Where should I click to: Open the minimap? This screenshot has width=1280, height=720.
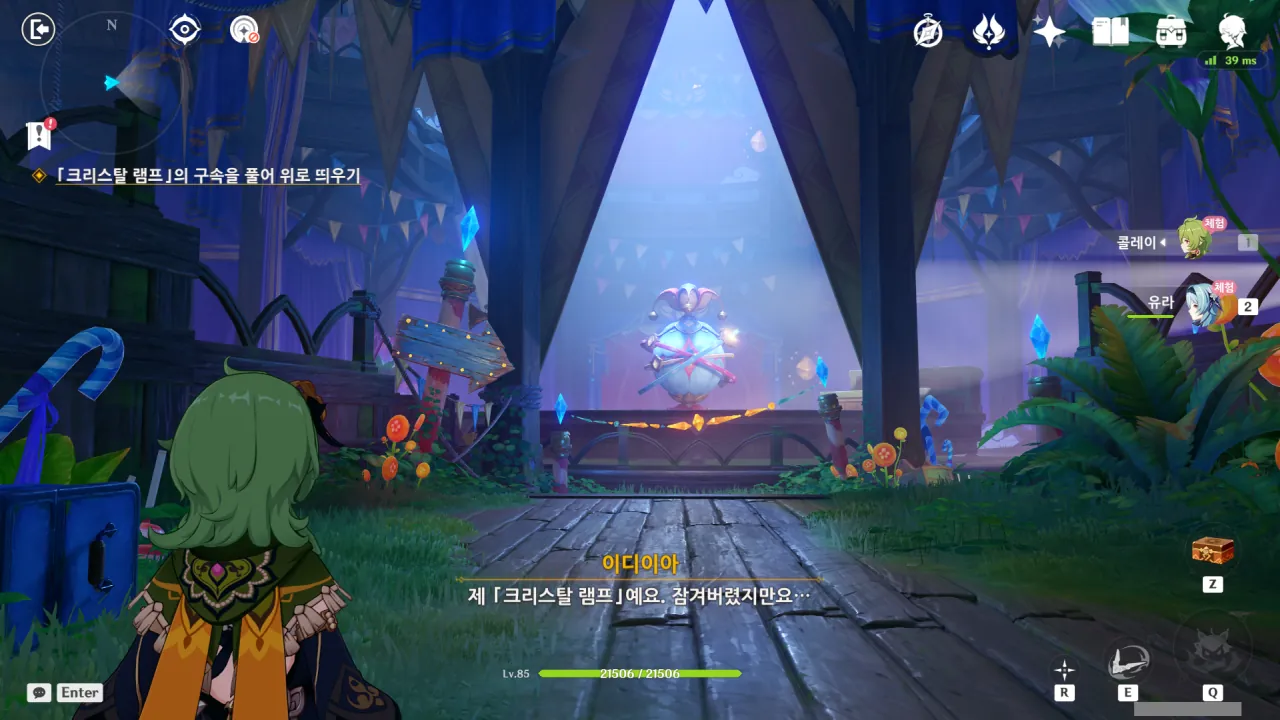coord(112,82)
